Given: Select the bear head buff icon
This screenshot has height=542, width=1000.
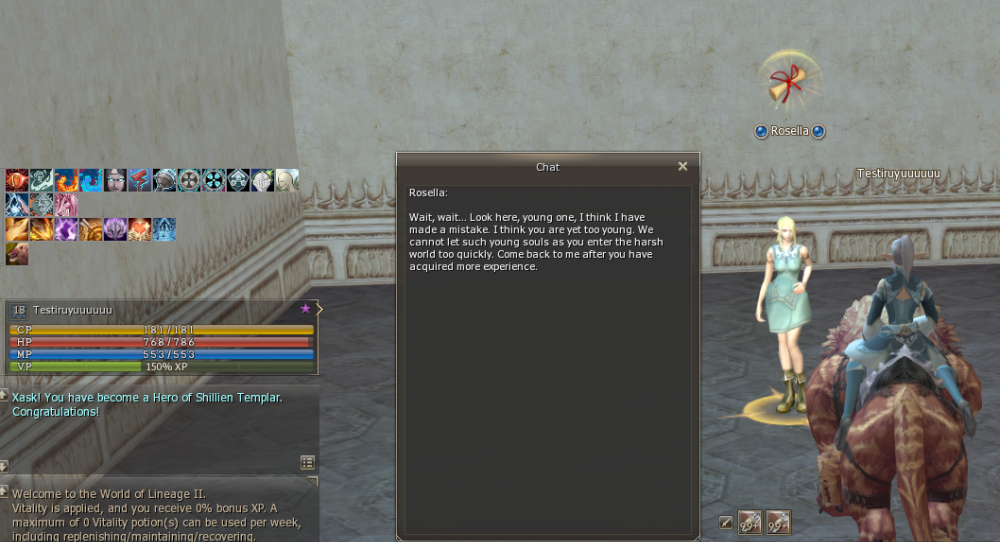Looking at the screenshot, I should coord(16,254).
